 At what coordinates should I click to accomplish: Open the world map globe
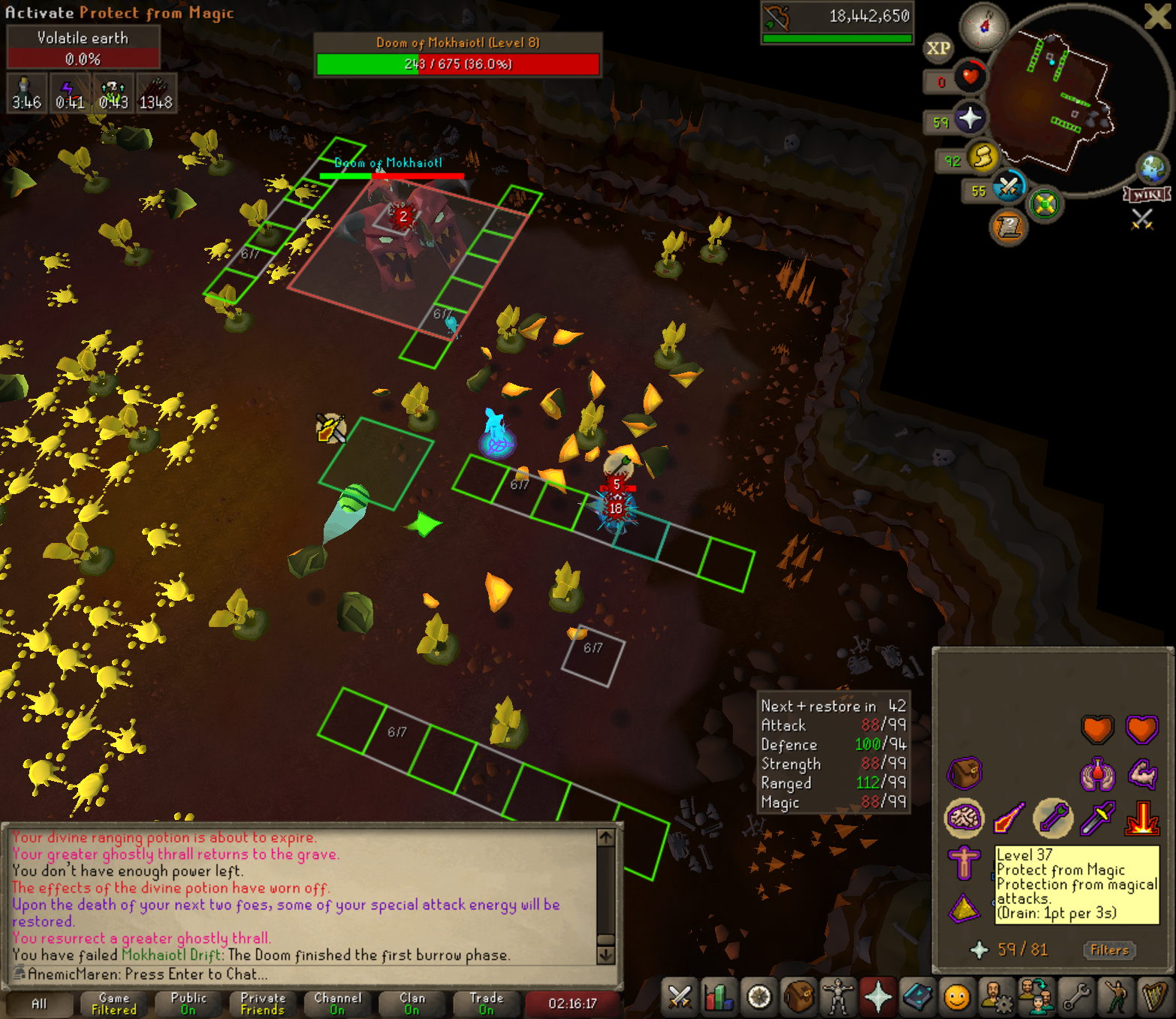click(x=1153, y=169)
